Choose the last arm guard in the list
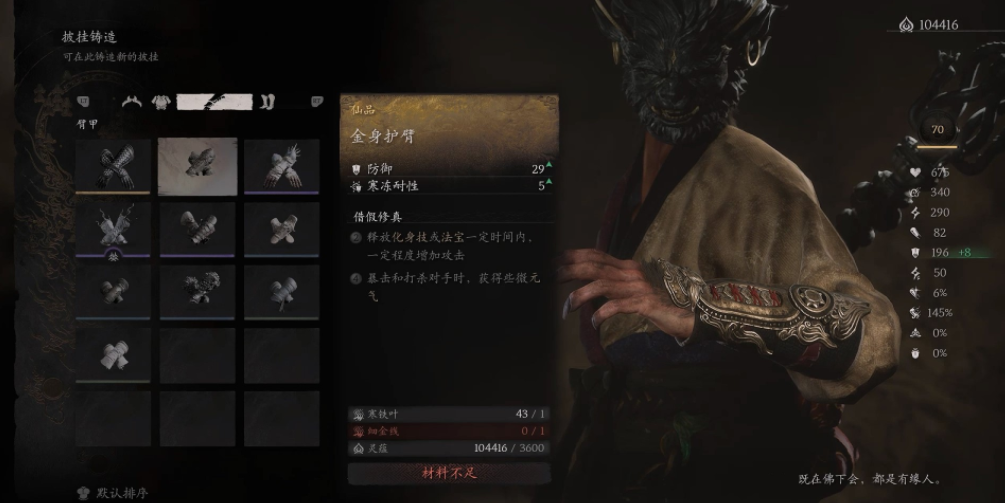1005x503 pixels. [113, 354]
